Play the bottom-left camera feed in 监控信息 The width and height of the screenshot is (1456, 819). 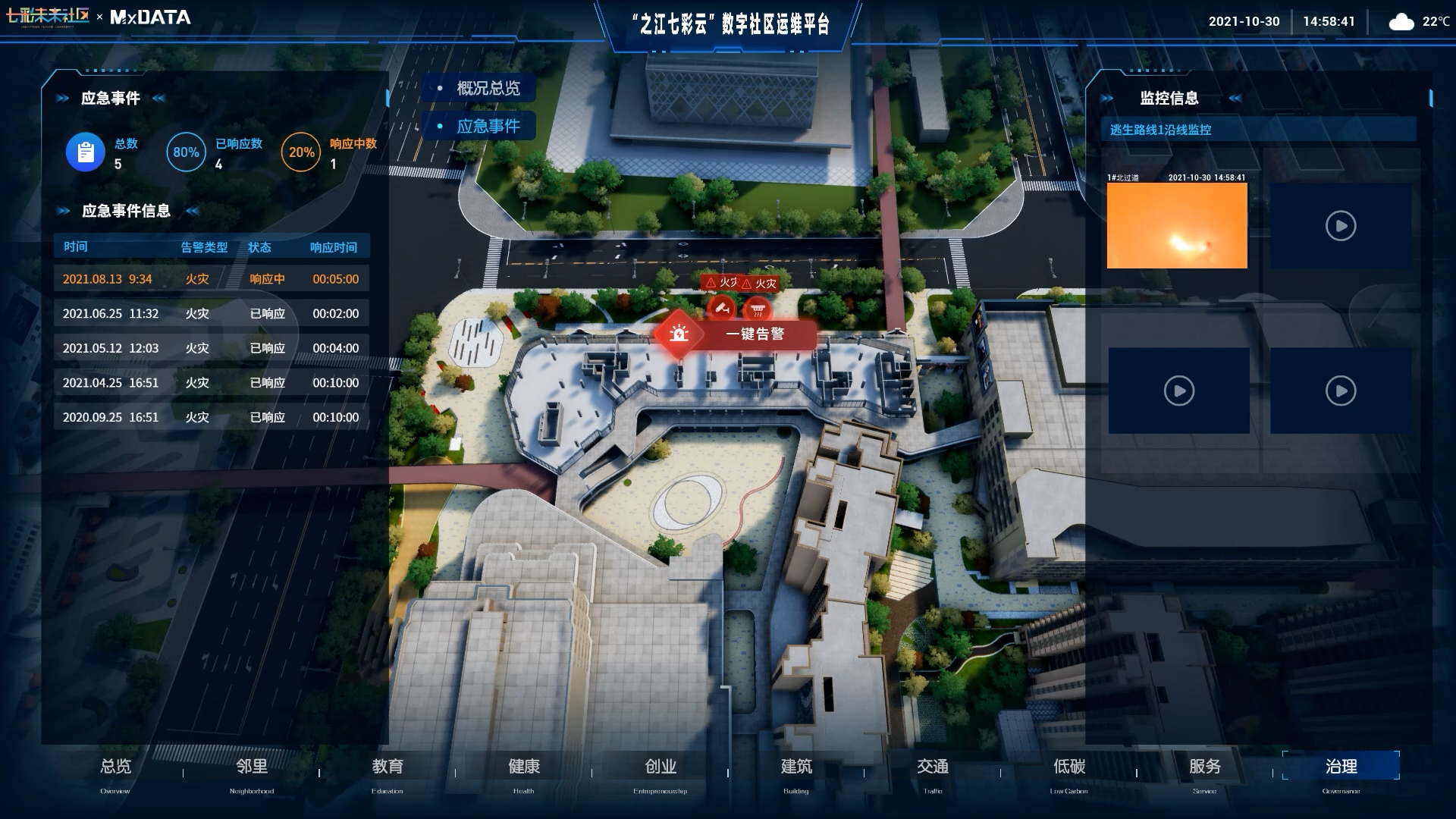coord(1178,391)
